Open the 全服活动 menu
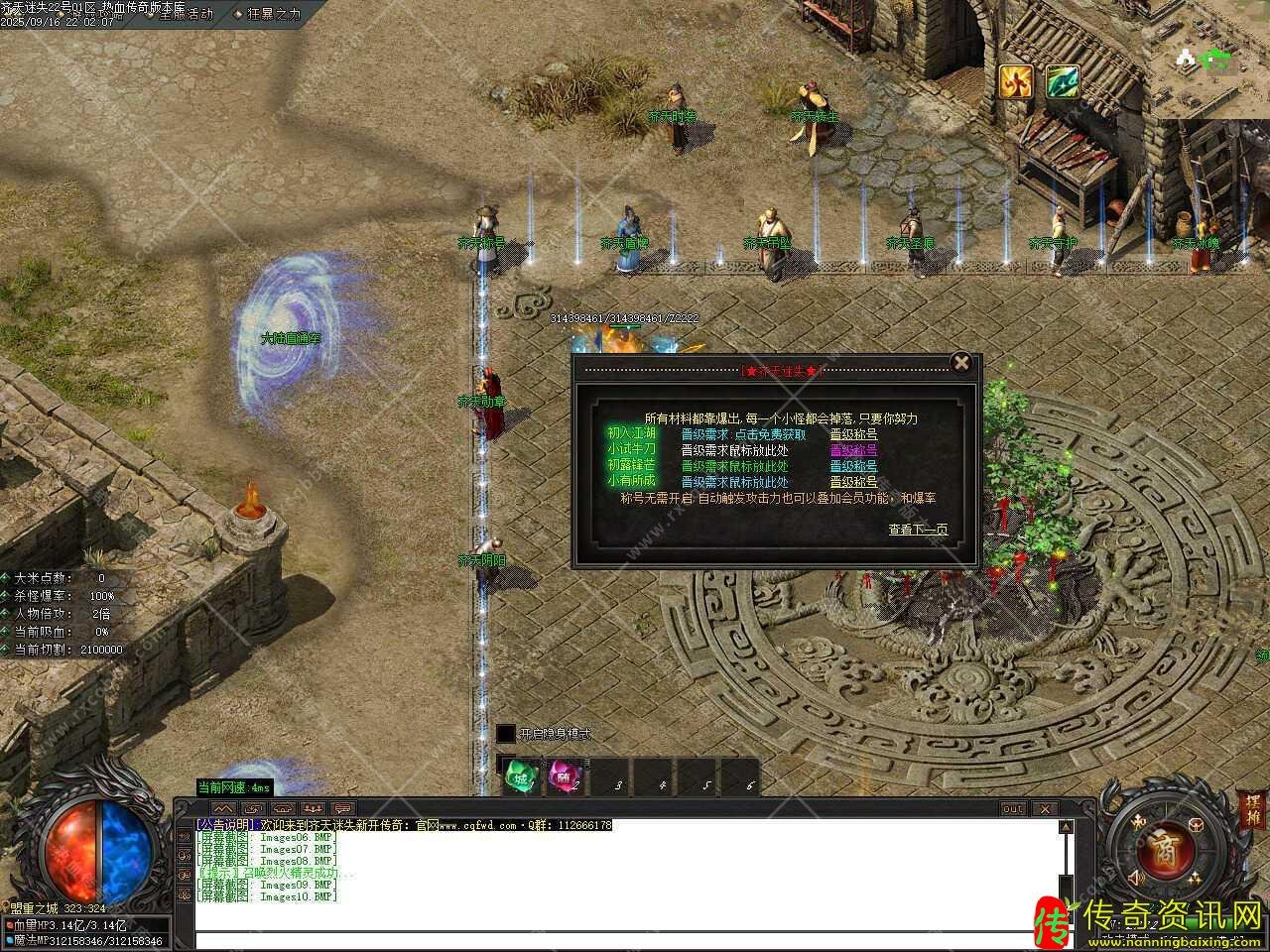 (x=178, y=14)
